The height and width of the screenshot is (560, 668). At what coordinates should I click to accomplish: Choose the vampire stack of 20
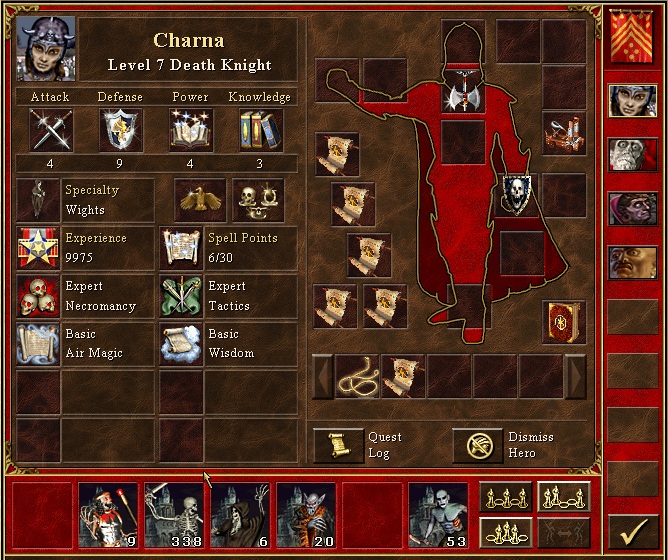pos(306,515)
